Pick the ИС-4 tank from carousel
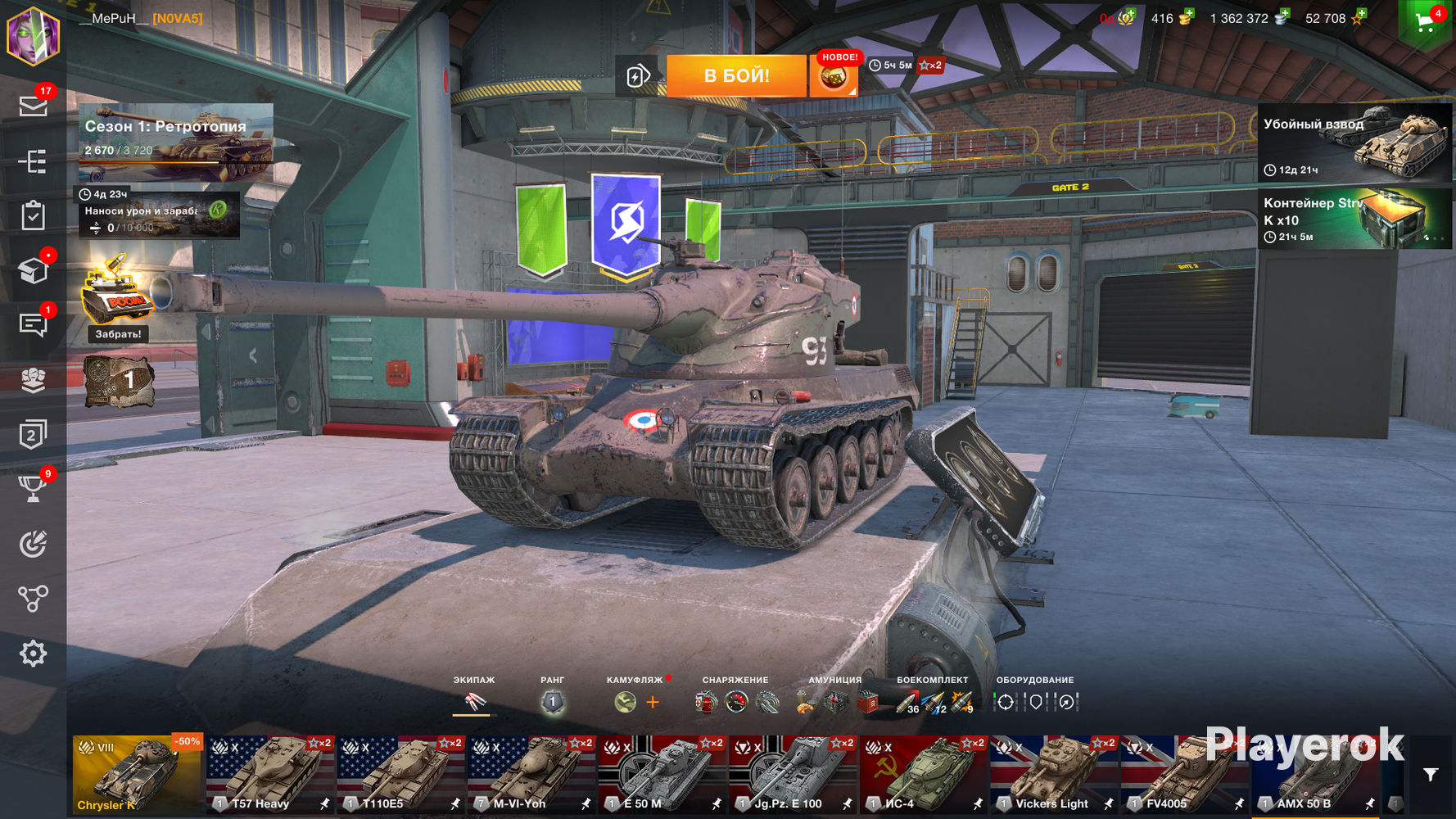 tap(923, 774)
